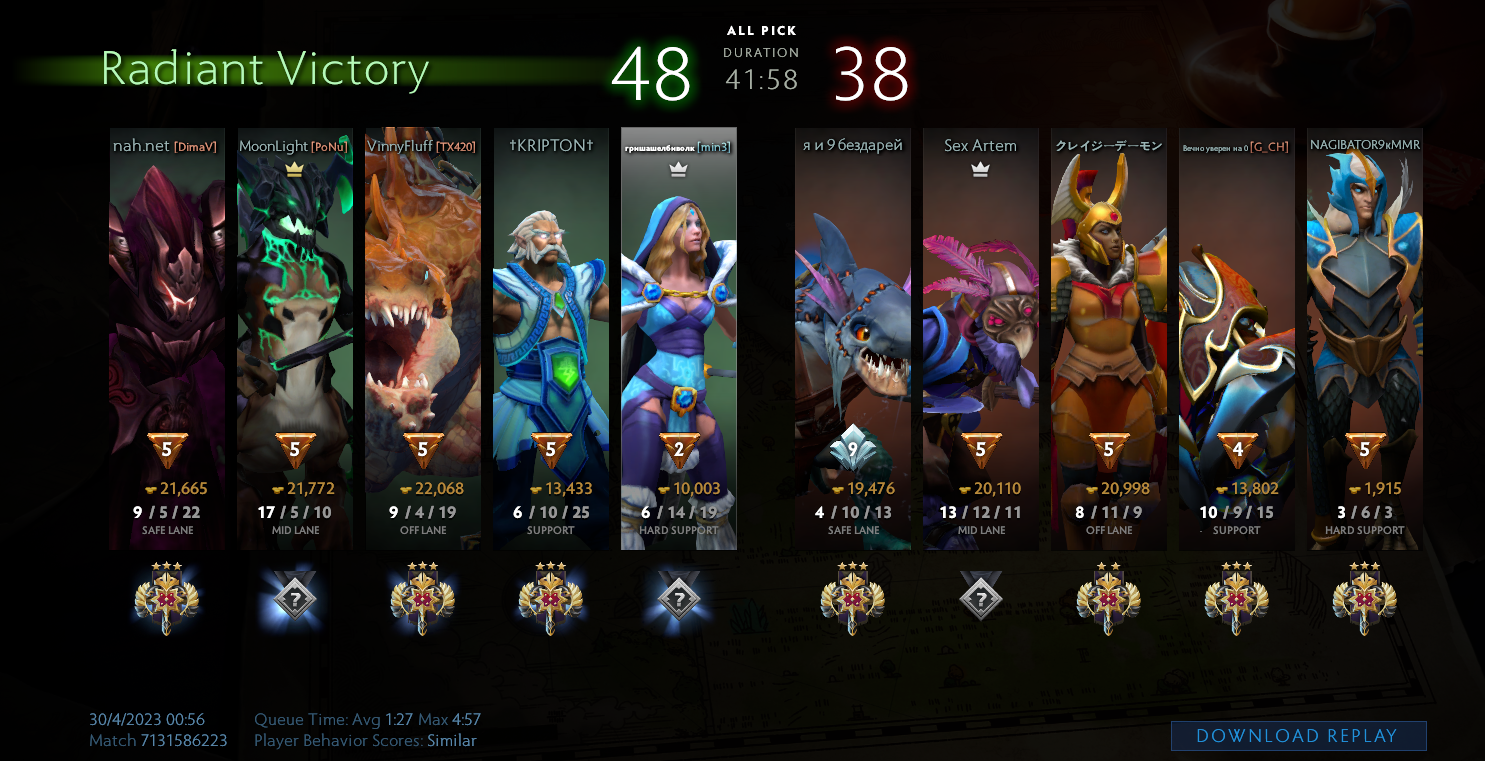Click the rank medal under NAGIBATOR9kMMR
The image size is (1485, 761).
click(1365, 597)
